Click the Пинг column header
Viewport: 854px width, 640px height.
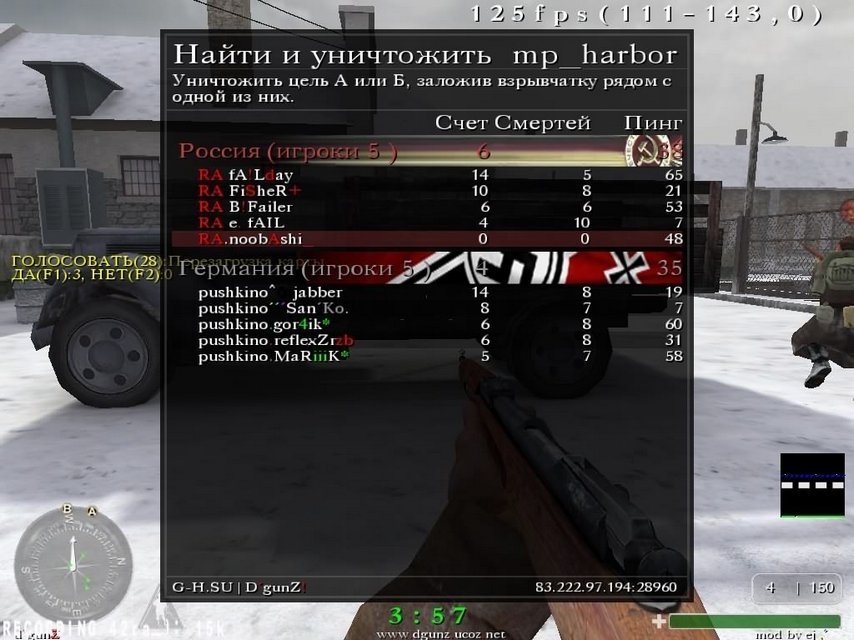[653, 123]
